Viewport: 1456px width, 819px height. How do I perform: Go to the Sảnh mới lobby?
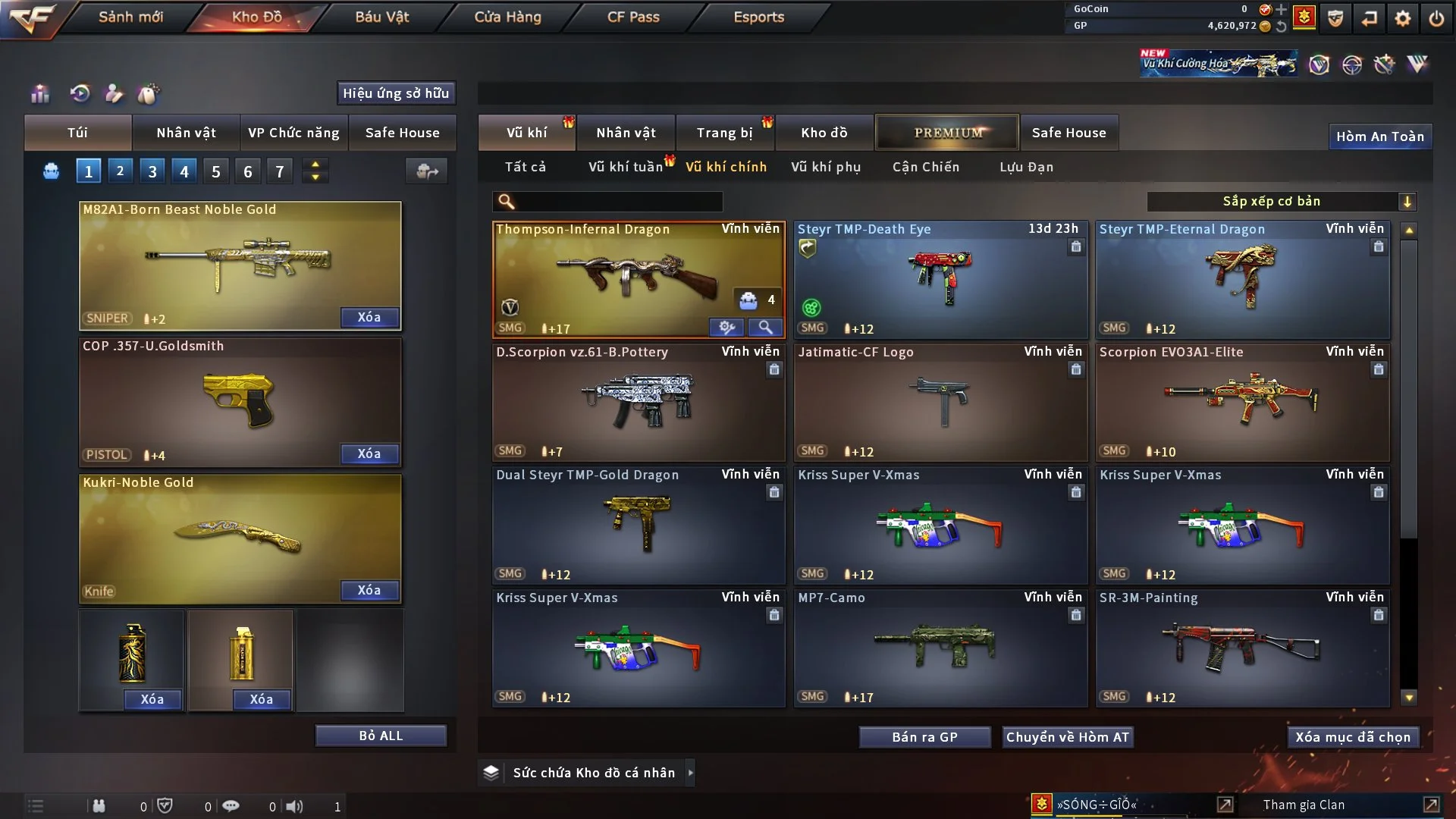coord(130,17)
